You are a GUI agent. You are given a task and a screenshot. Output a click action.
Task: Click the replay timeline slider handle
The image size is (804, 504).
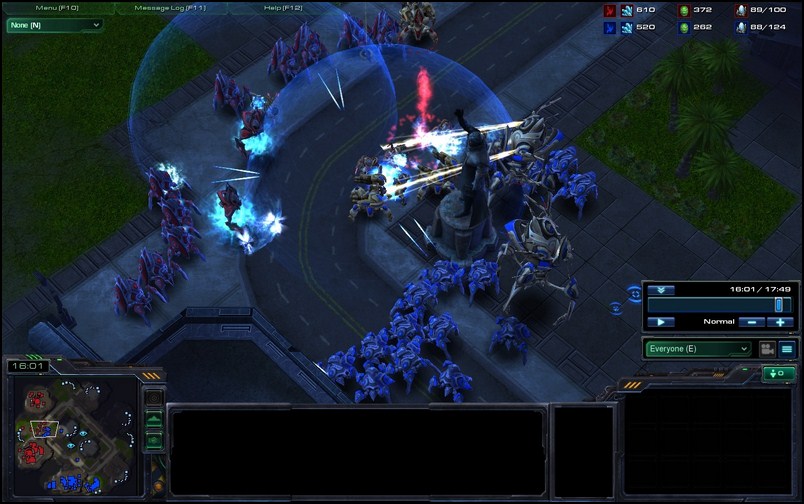click(x=778, y=304)
